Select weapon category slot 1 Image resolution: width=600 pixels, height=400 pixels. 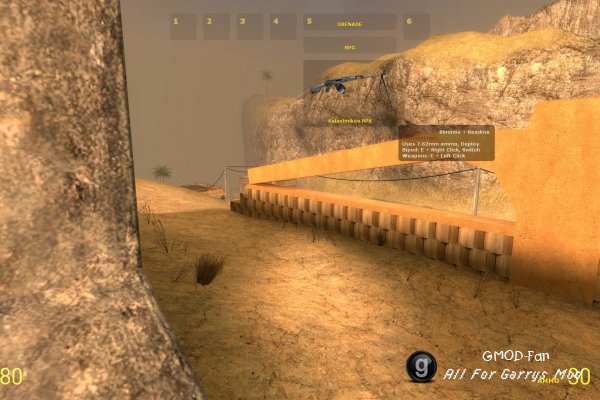coord(183,26)
